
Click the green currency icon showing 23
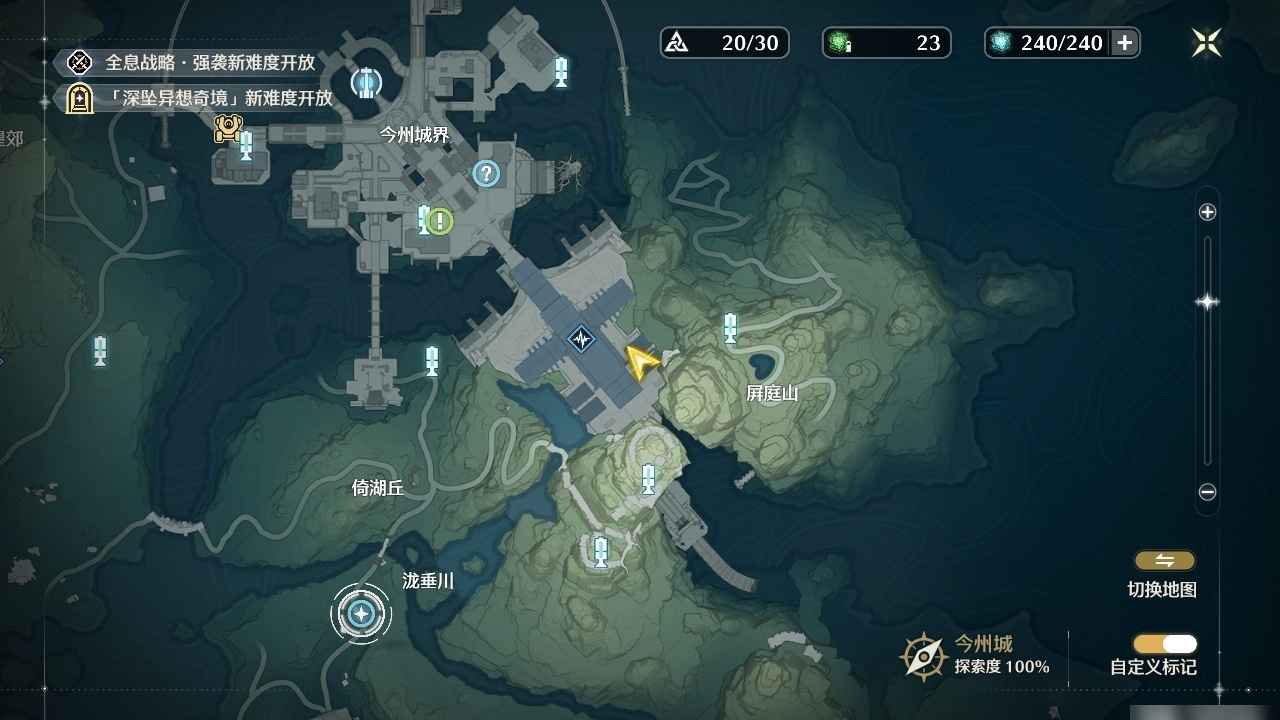[836, 43]
